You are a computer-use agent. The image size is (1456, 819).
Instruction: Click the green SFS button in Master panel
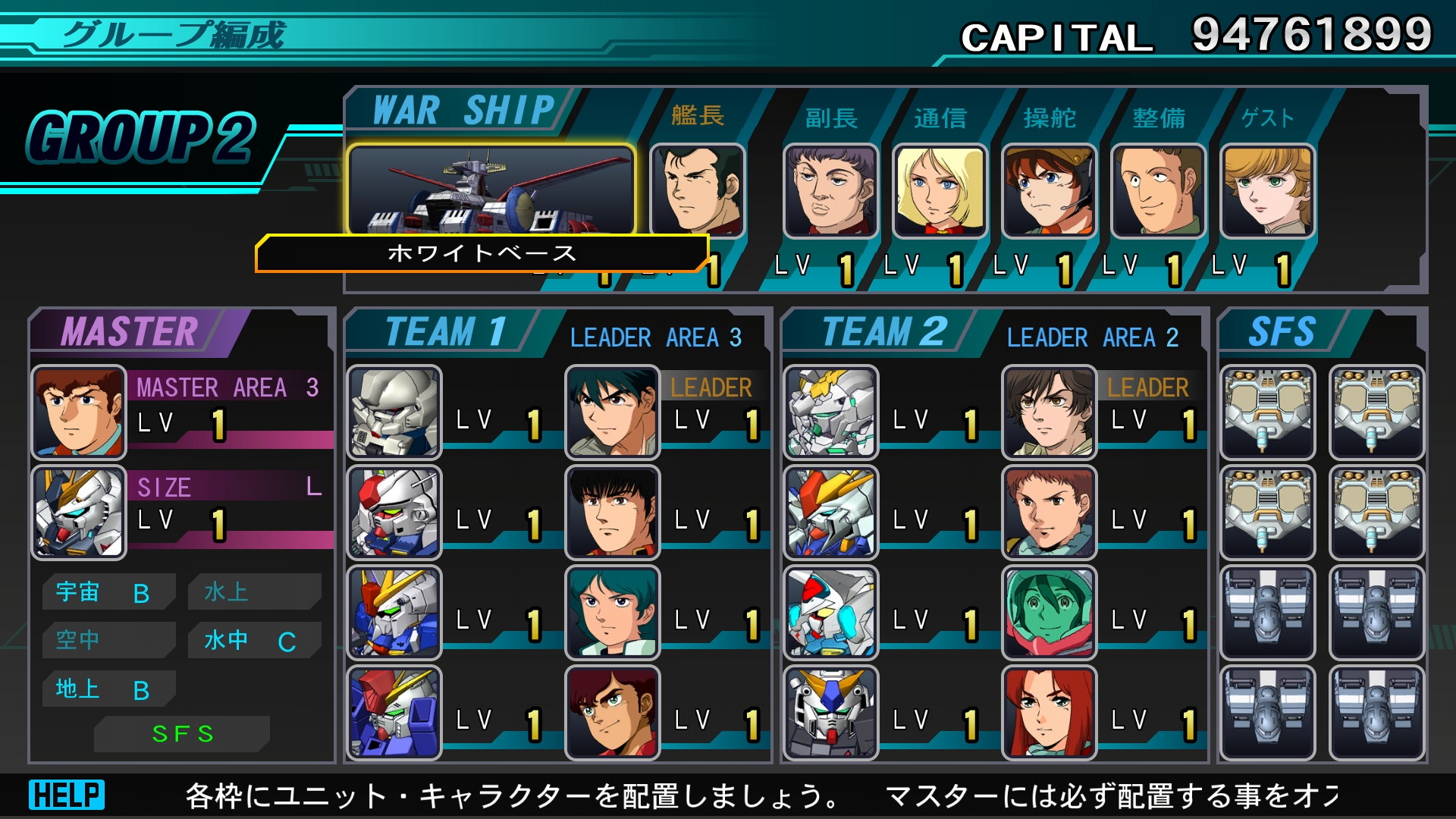click(x=182, y=733)
